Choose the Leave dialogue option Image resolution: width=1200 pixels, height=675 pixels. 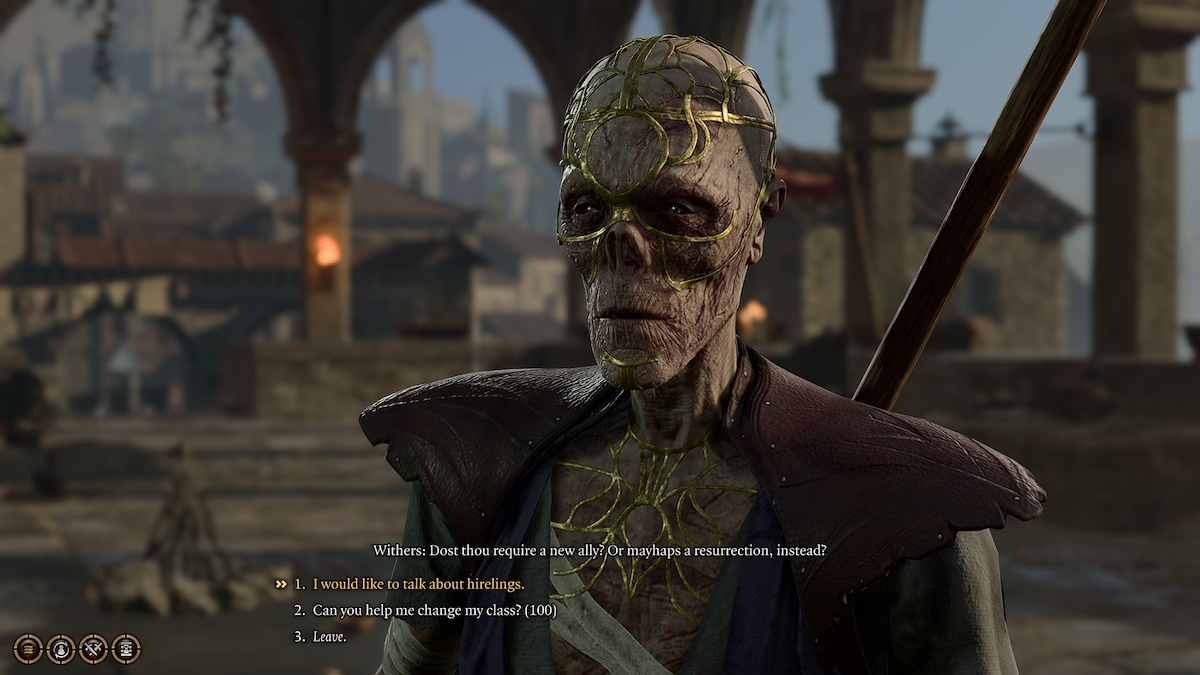(x=329, y=636)
